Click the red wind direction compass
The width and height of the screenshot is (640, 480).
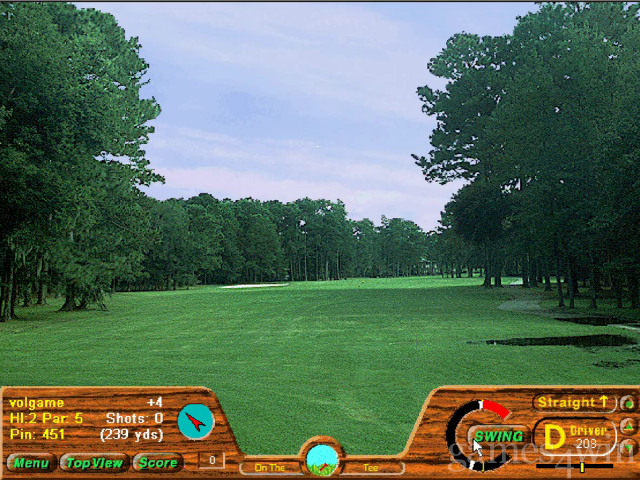196,421
